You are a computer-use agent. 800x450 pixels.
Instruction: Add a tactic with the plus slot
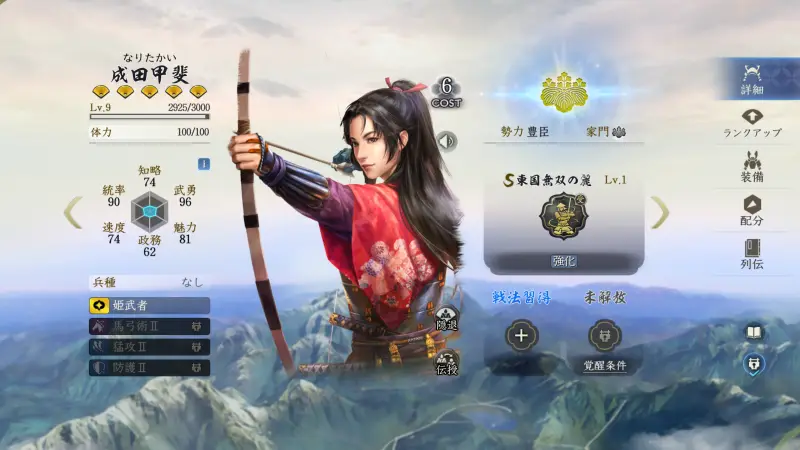click(x=521, y=336)
